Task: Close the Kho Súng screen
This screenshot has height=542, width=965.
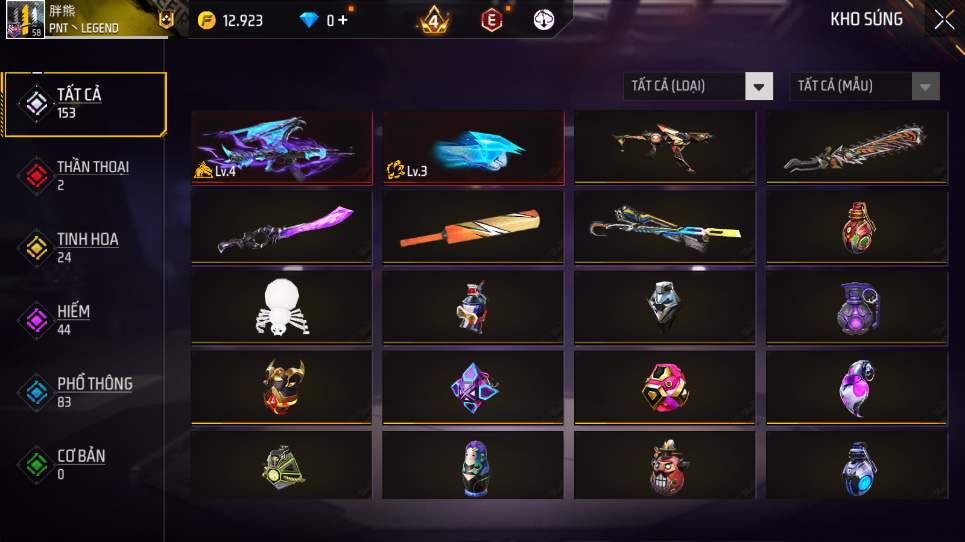Action: point(943,20)
